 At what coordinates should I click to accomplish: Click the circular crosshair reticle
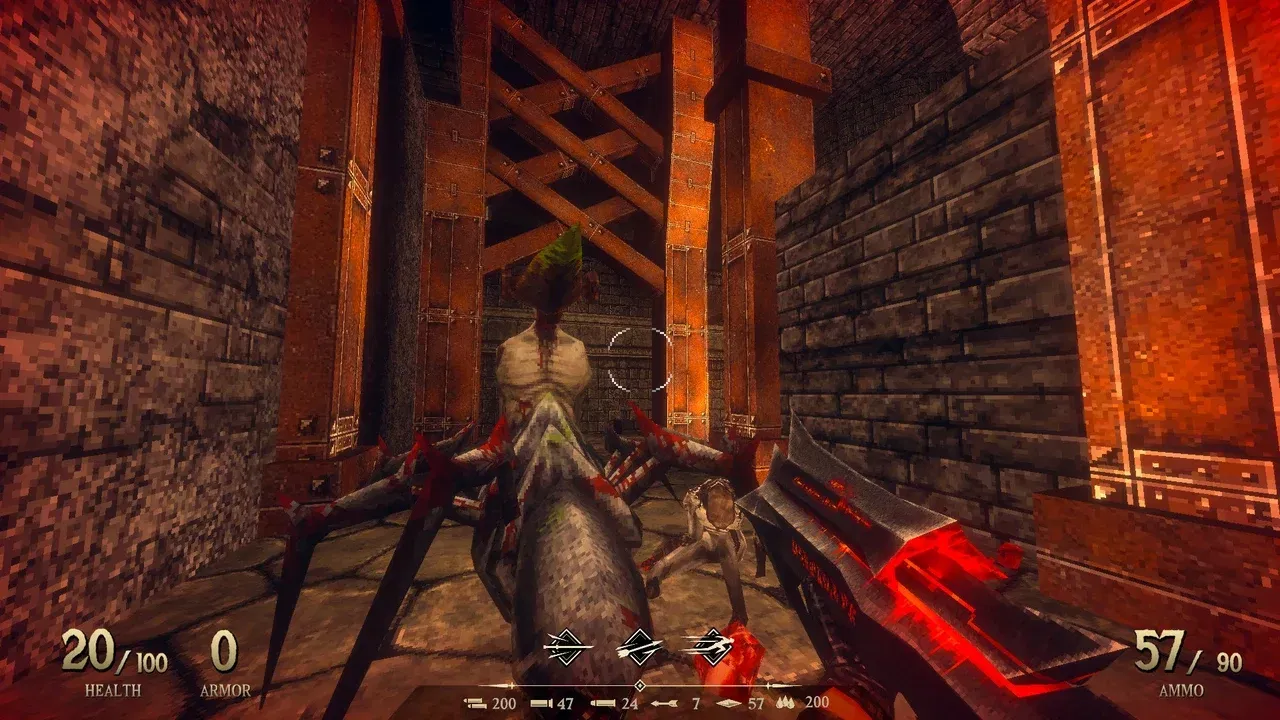point(637,359)
